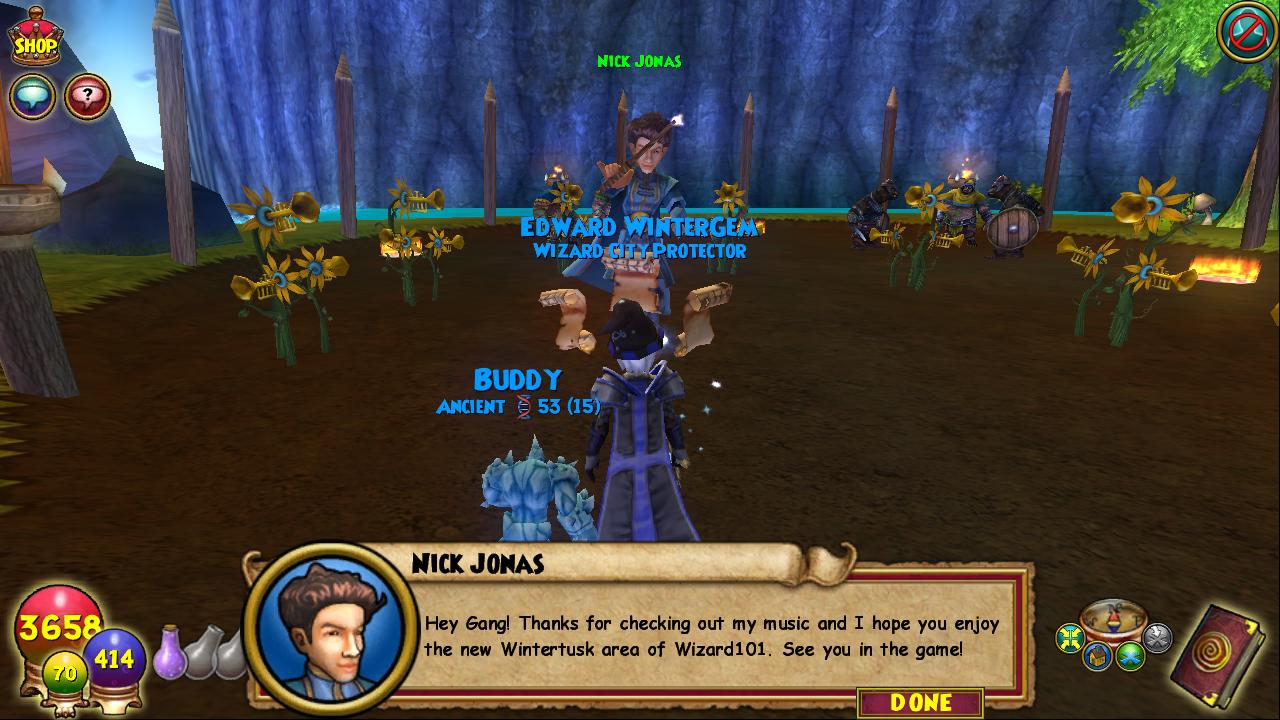Open the Crown Shop

tap(35, 38)
